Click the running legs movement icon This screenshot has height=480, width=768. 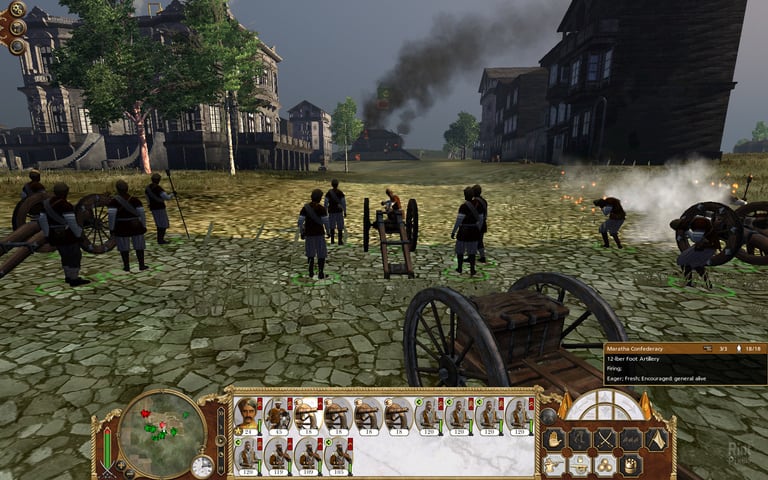point(579,439)
